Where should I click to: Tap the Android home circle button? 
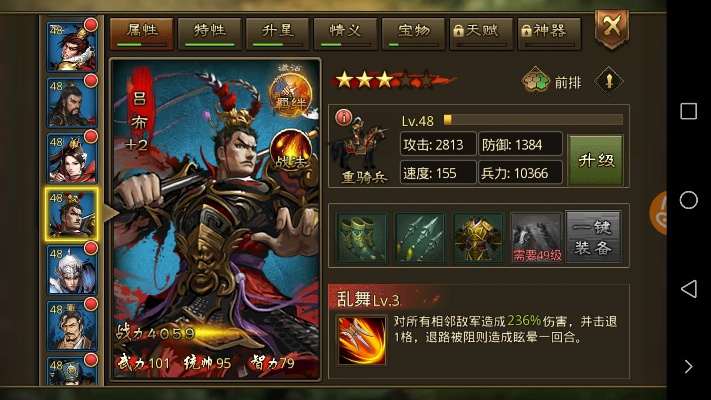coord(688,200)
